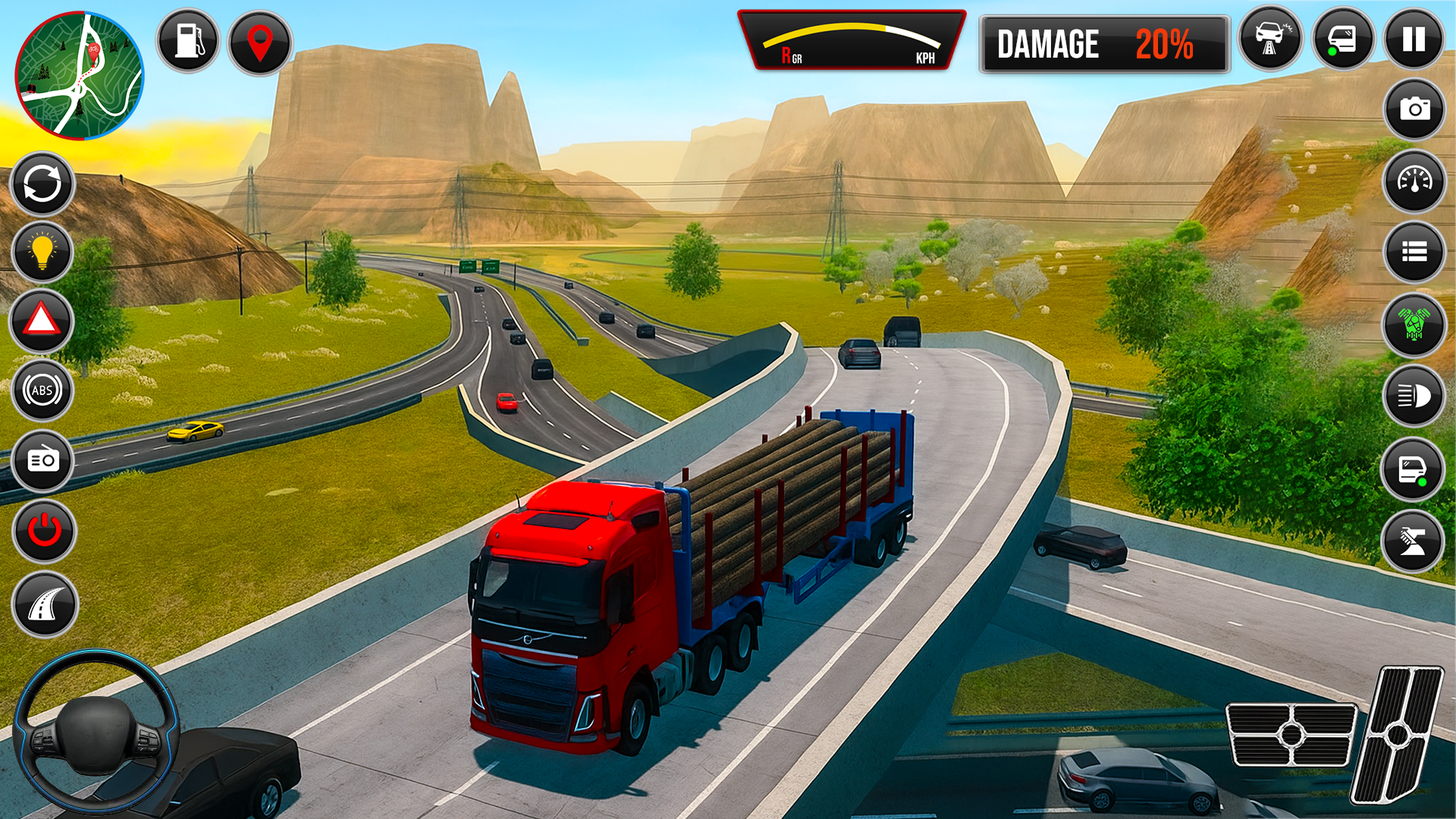The height and width of the screenshot is (819, 1456).
Task: Turn on the hazard triangle lights
Action: pos(42,321)
